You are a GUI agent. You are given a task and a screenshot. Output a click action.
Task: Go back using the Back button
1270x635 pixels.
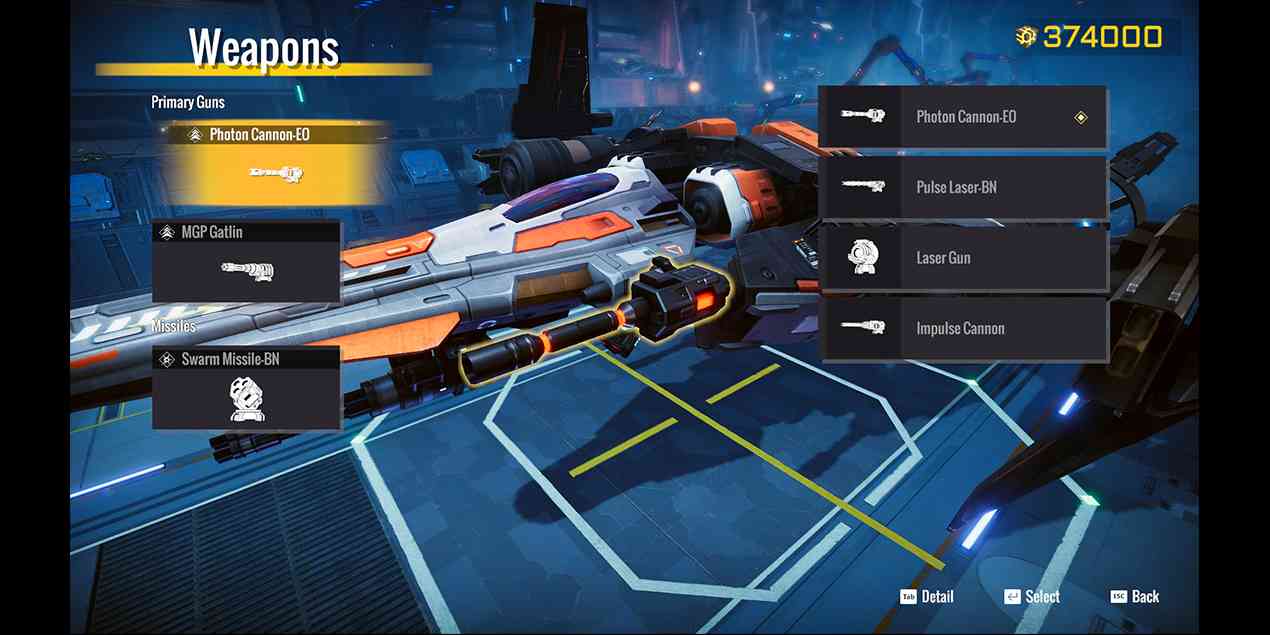[1135, 597]
